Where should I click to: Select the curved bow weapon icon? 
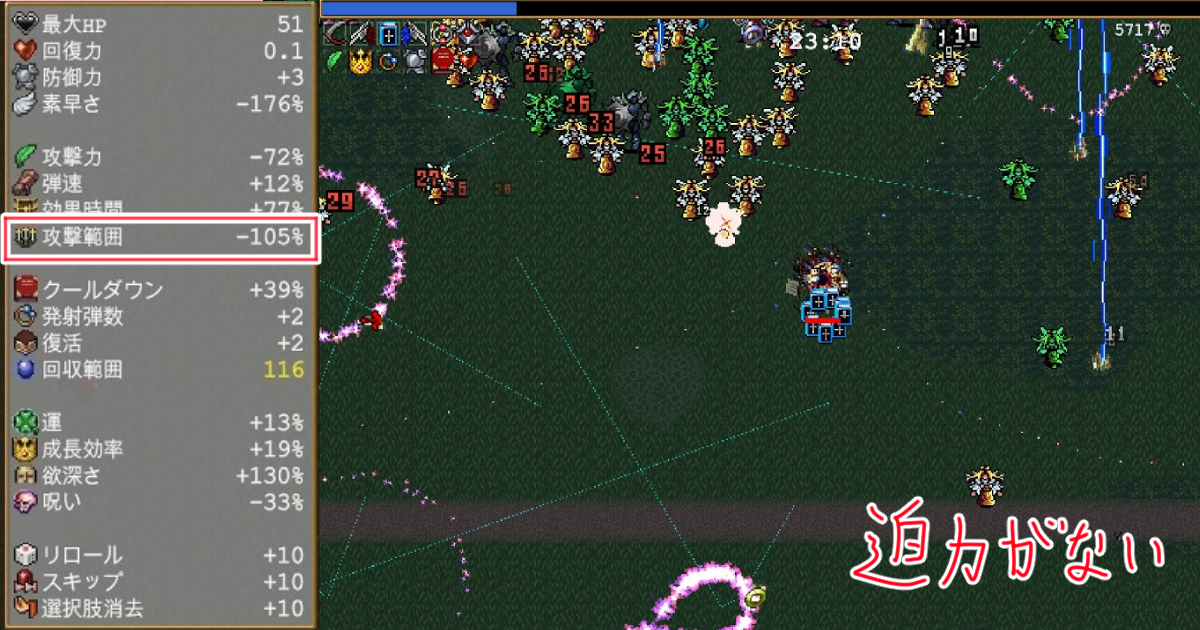335,34
